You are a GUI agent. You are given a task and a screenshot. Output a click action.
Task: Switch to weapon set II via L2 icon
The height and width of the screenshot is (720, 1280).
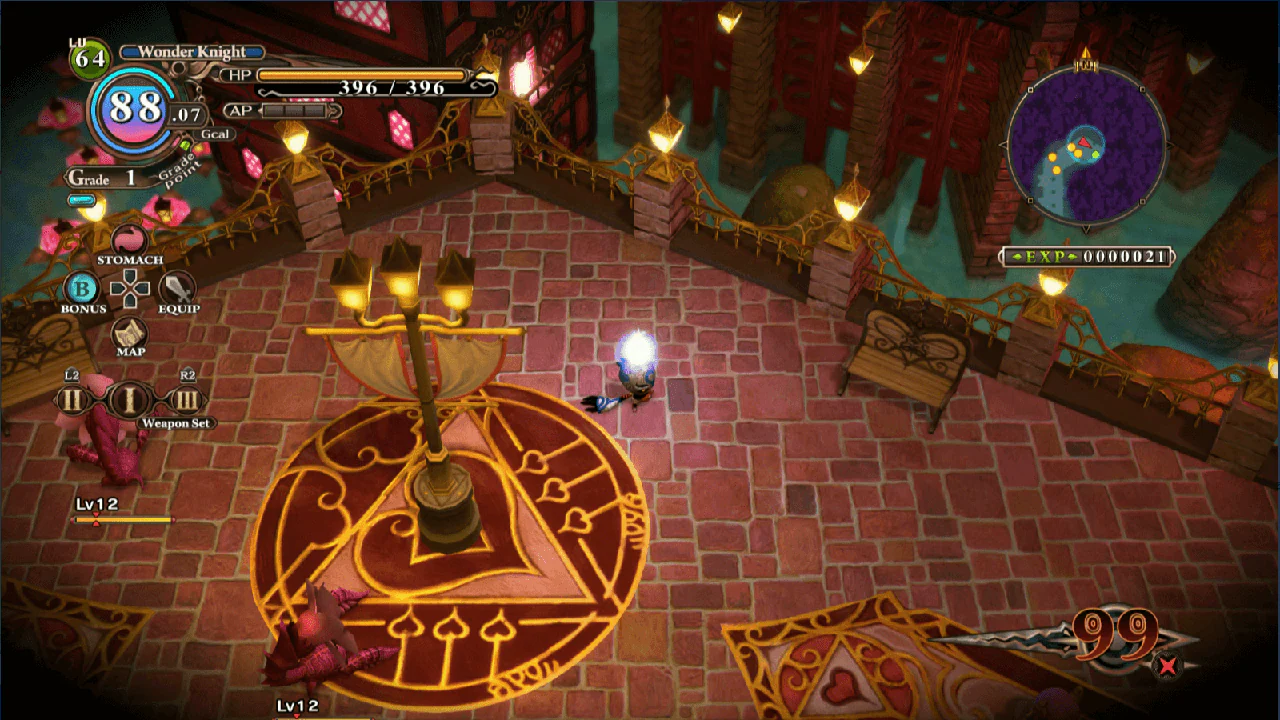70,400
